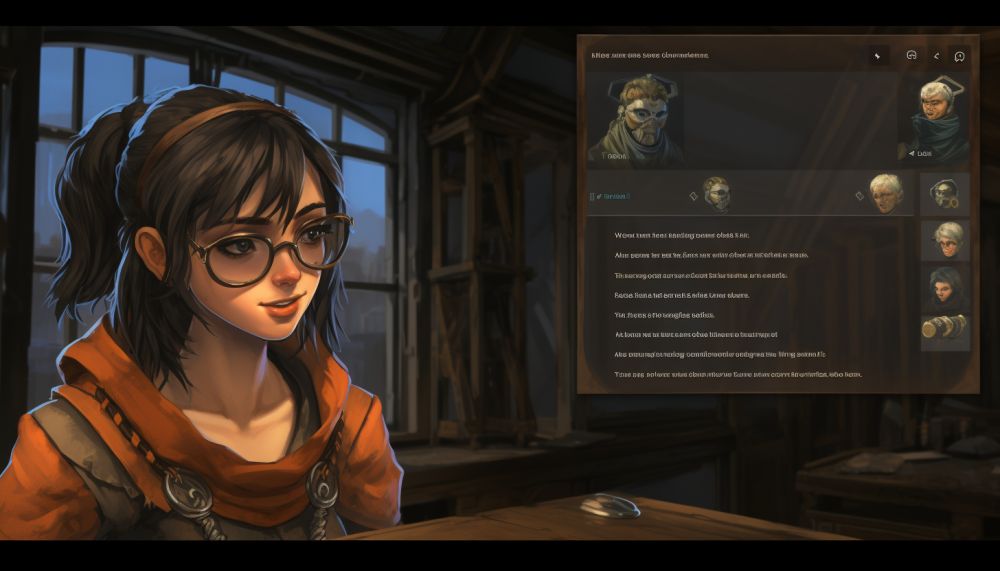The height and width of the screenshot is (571, 1000).
Task: Choose the small masked head beside the diamond marker
Action: pyautogui.click(x=716, y=194)
